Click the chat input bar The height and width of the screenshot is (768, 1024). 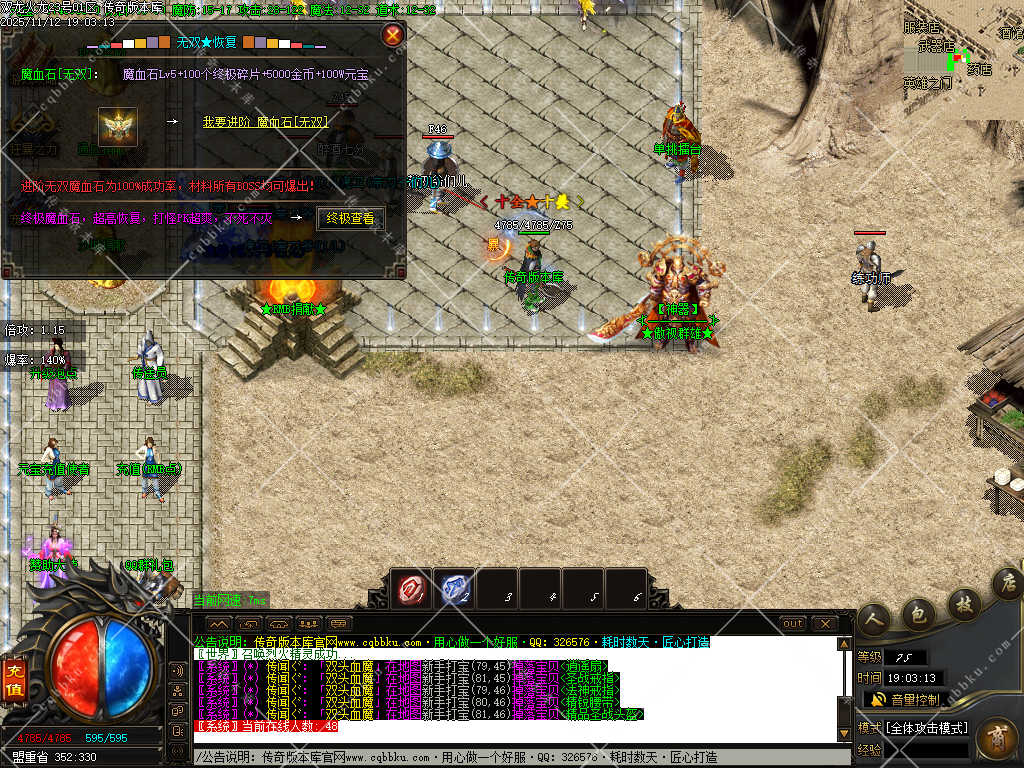[x=520, y=757]
